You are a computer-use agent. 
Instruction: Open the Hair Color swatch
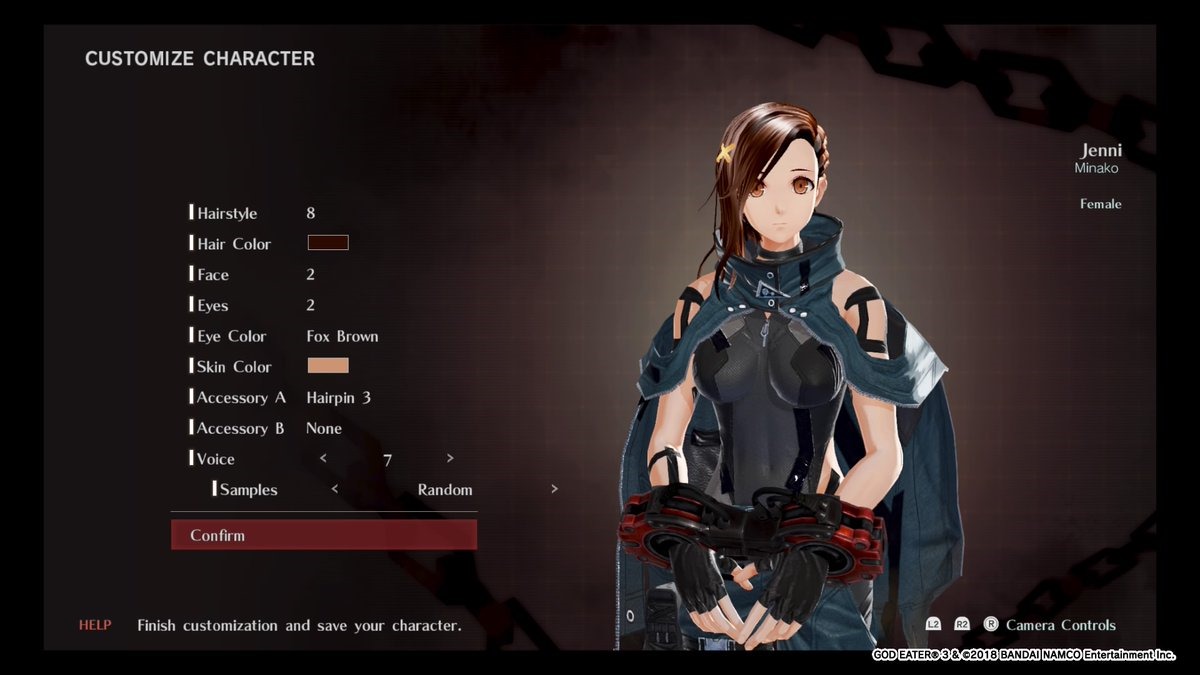tap(328, 243)
